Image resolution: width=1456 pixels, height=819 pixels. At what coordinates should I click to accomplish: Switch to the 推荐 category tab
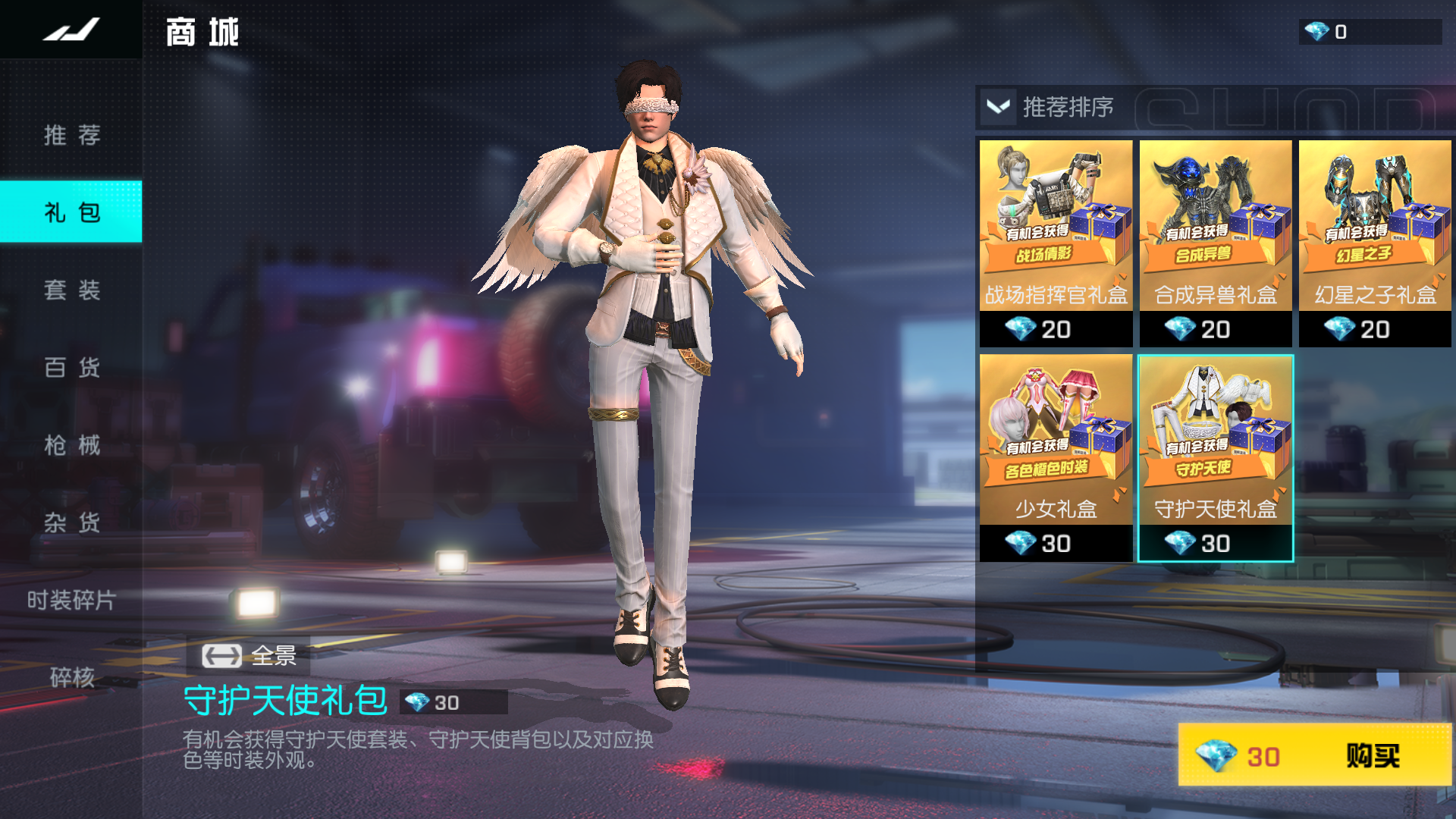click(x=71, y=135)
